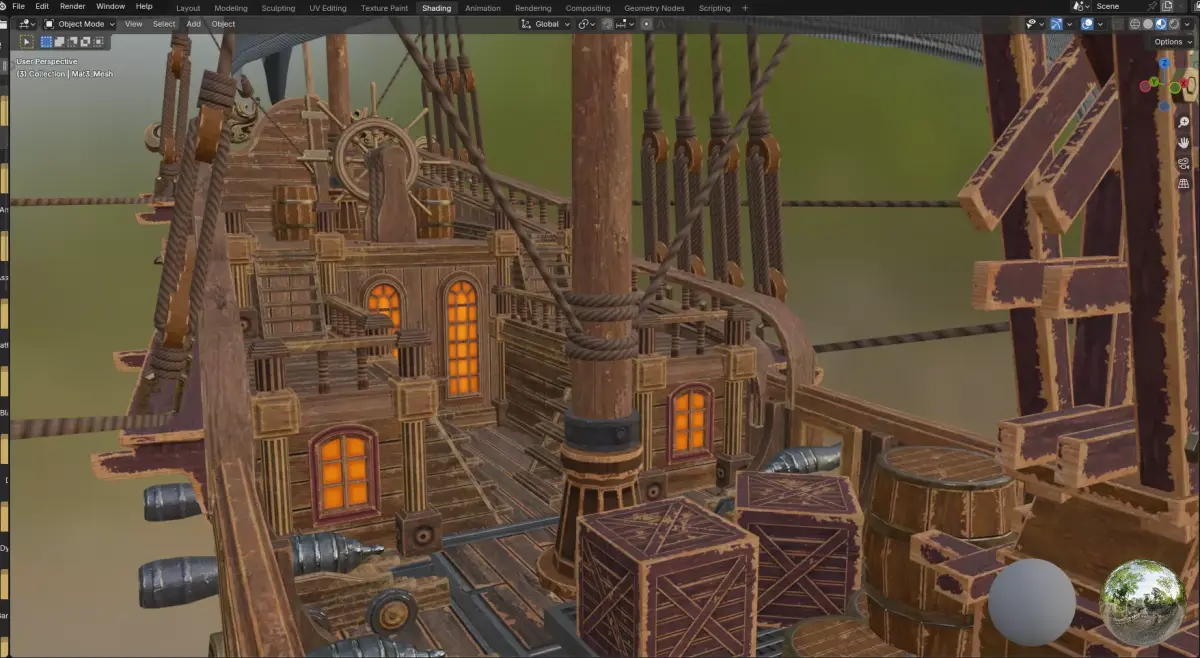1200x658 pixels.
Task: Go to the Animation workspace tab
Action: point(483,8)
